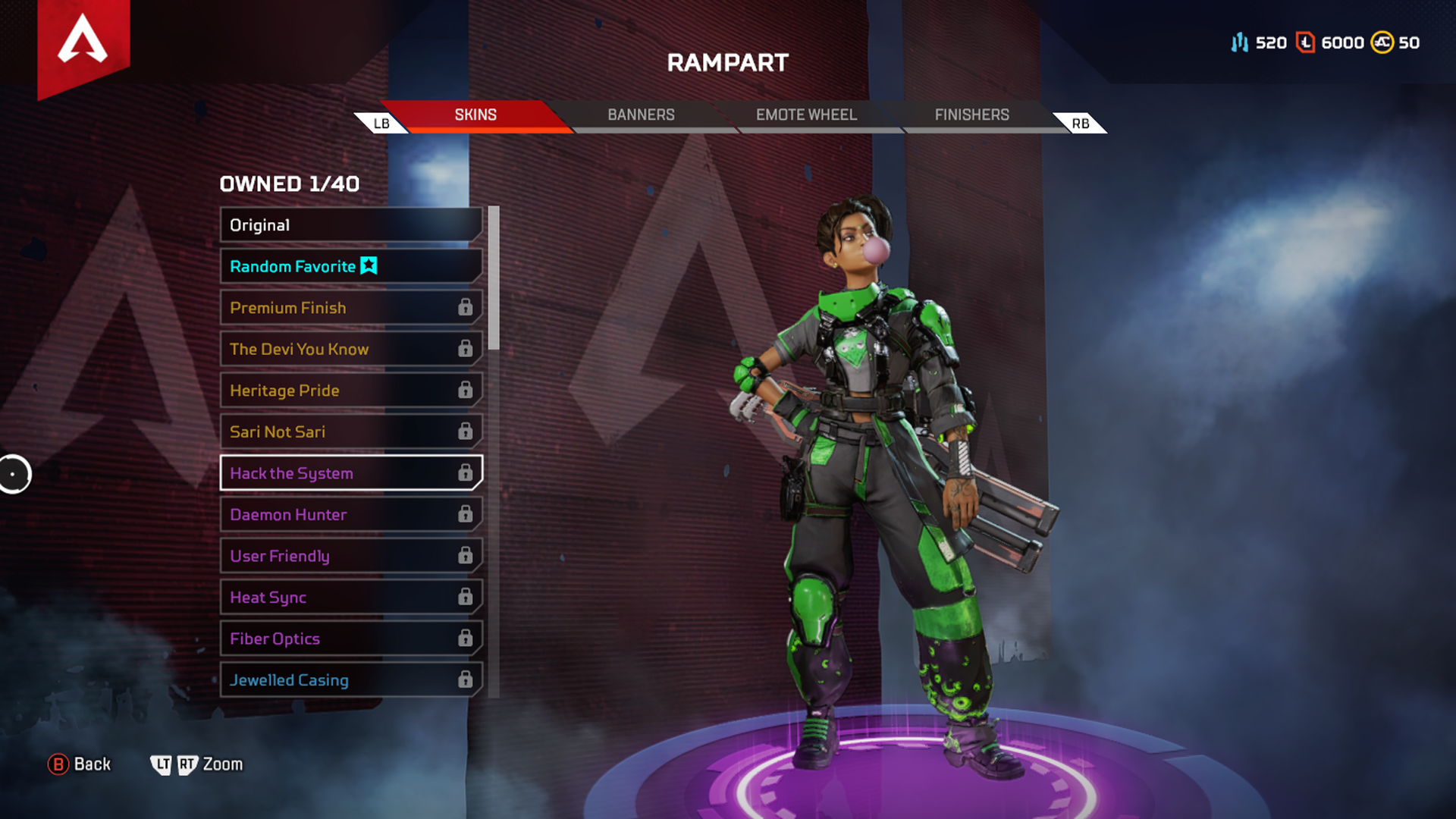1456x819 pixels.
Task: Open the Banners tab
Action: click(x=641, y=115)
